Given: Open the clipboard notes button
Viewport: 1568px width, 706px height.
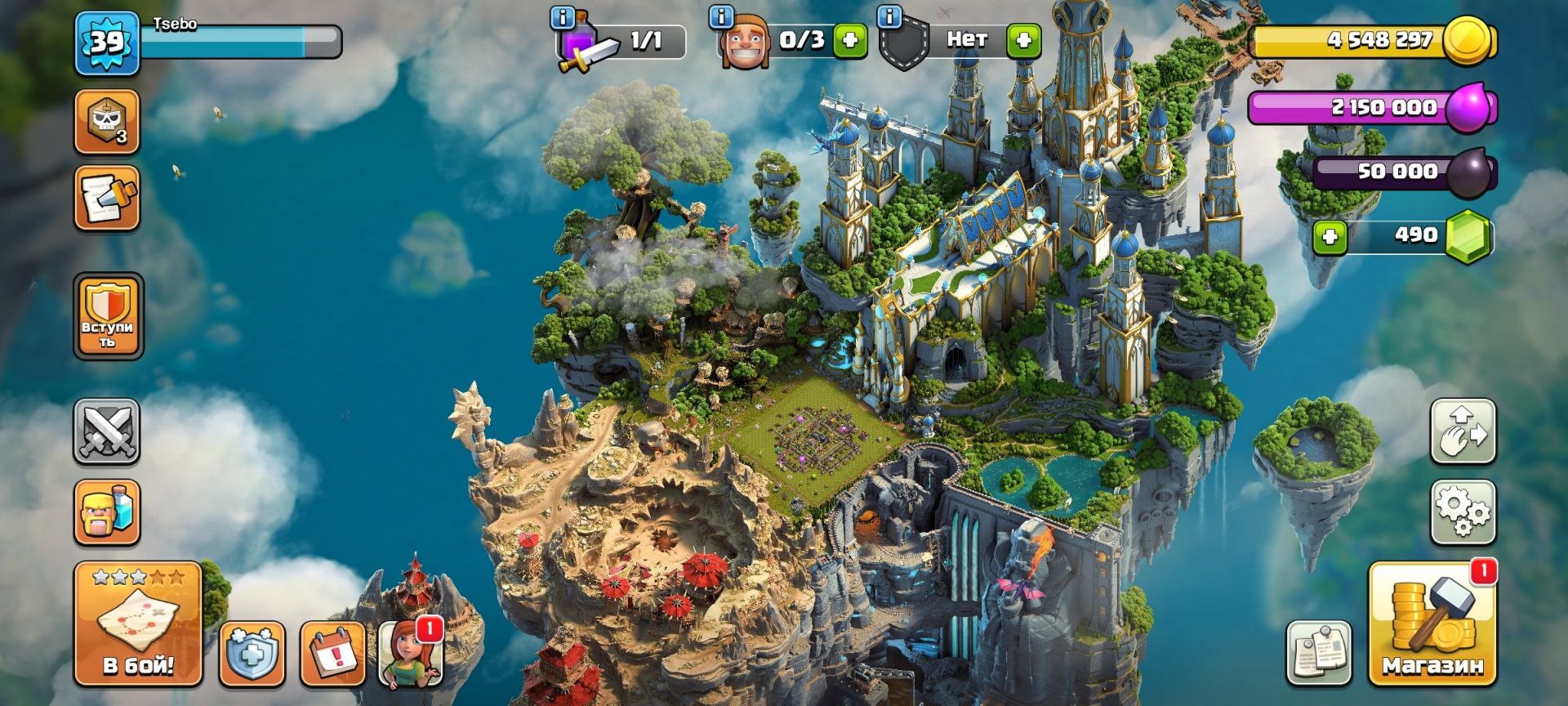Looking at the screenshot, I should click(x=1318, y=653).
